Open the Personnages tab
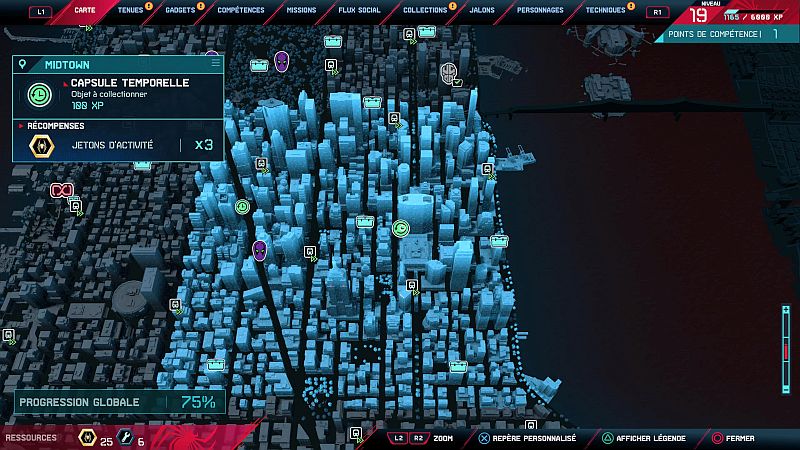 (x=540, y=10)
